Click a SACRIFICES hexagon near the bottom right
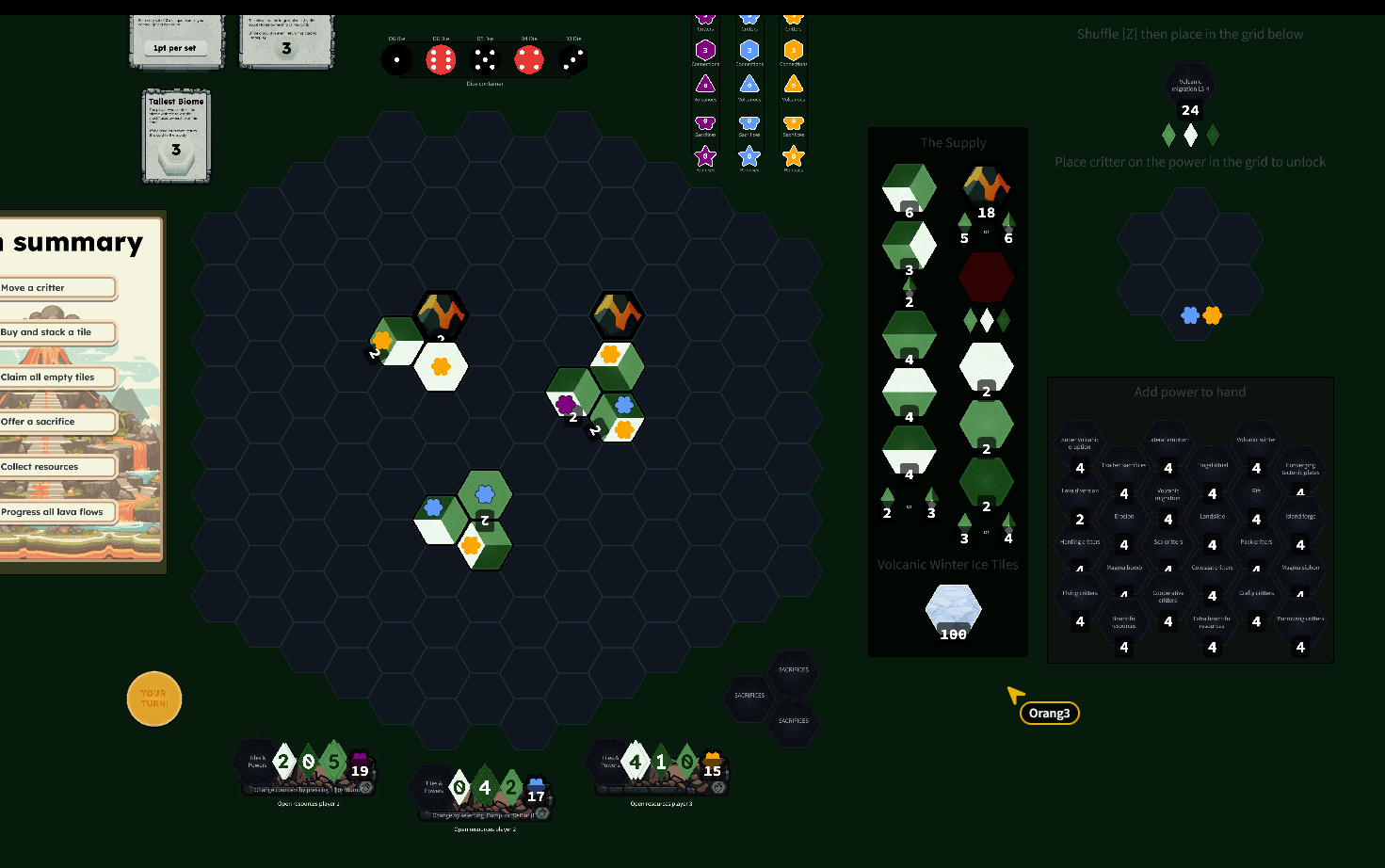Image resolution: width=1385 pixels, height=868 pixels. tap(794, 669)
